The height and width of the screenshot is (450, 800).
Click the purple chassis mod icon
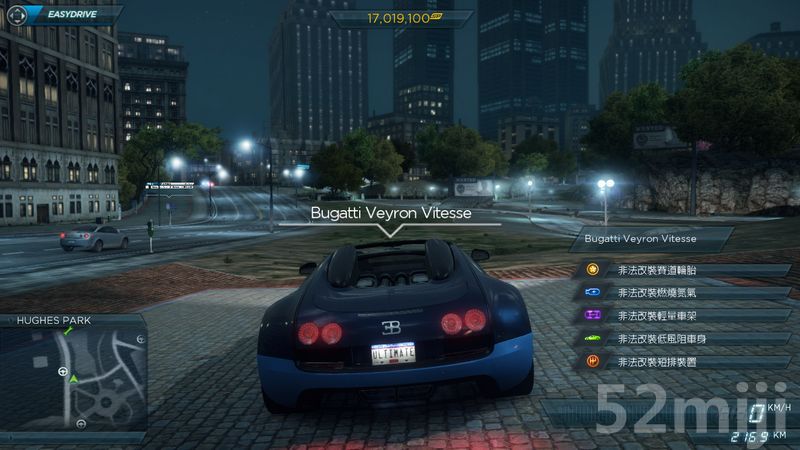coord(593,316)
